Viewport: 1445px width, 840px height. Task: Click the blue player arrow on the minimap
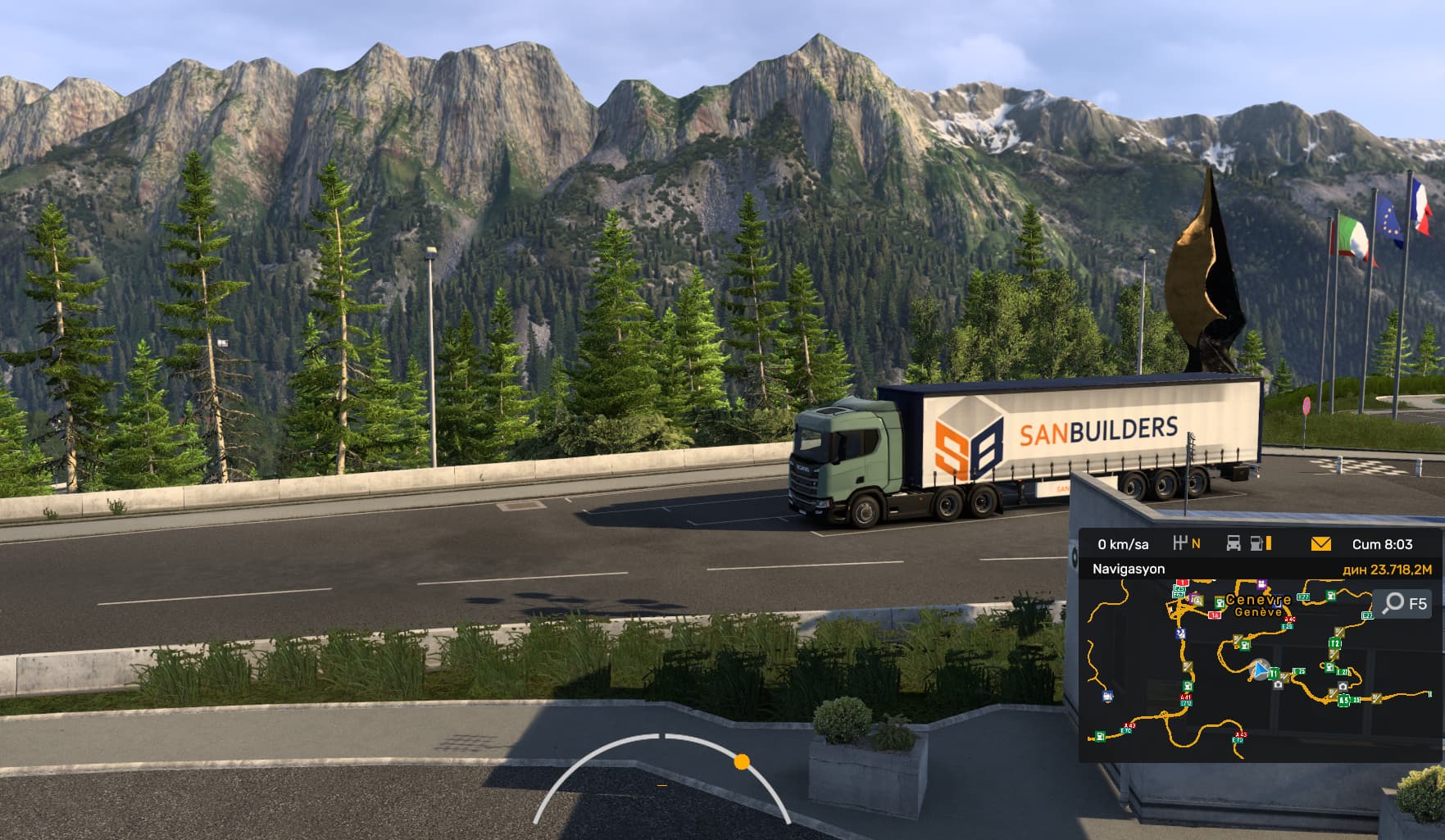(1258, 672)
